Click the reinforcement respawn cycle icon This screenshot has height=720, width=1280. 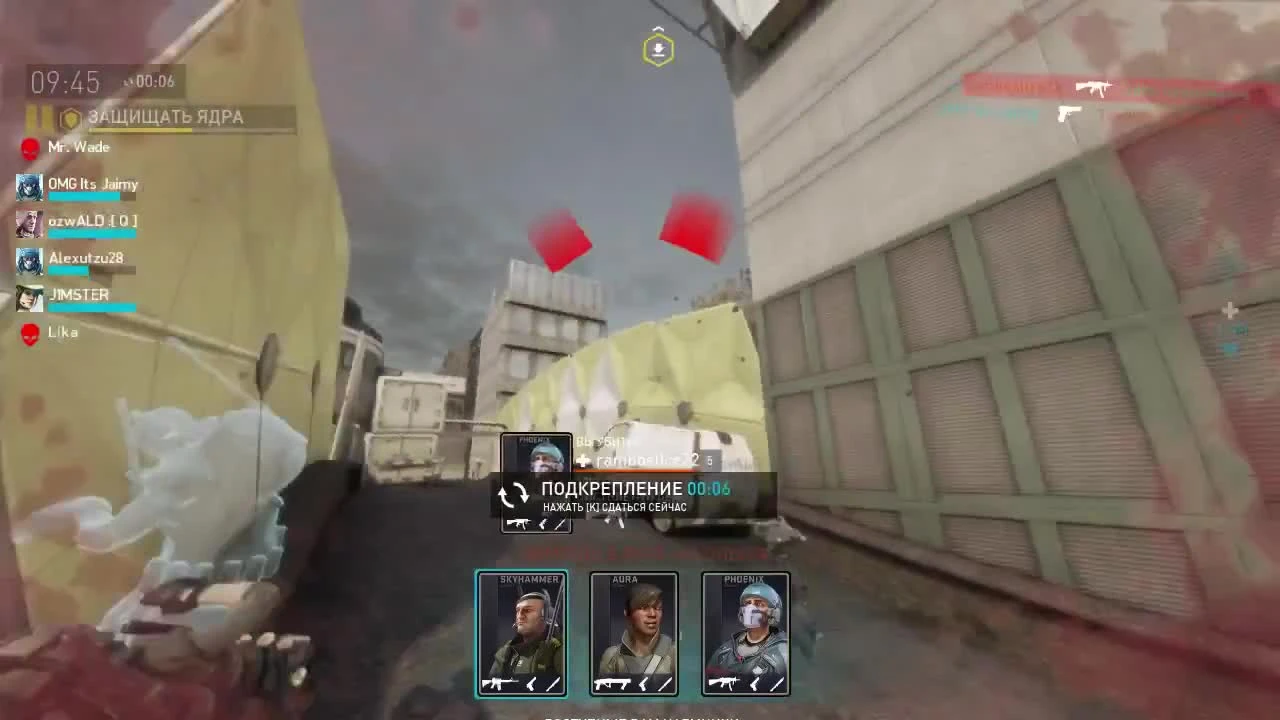pos(514,495)
